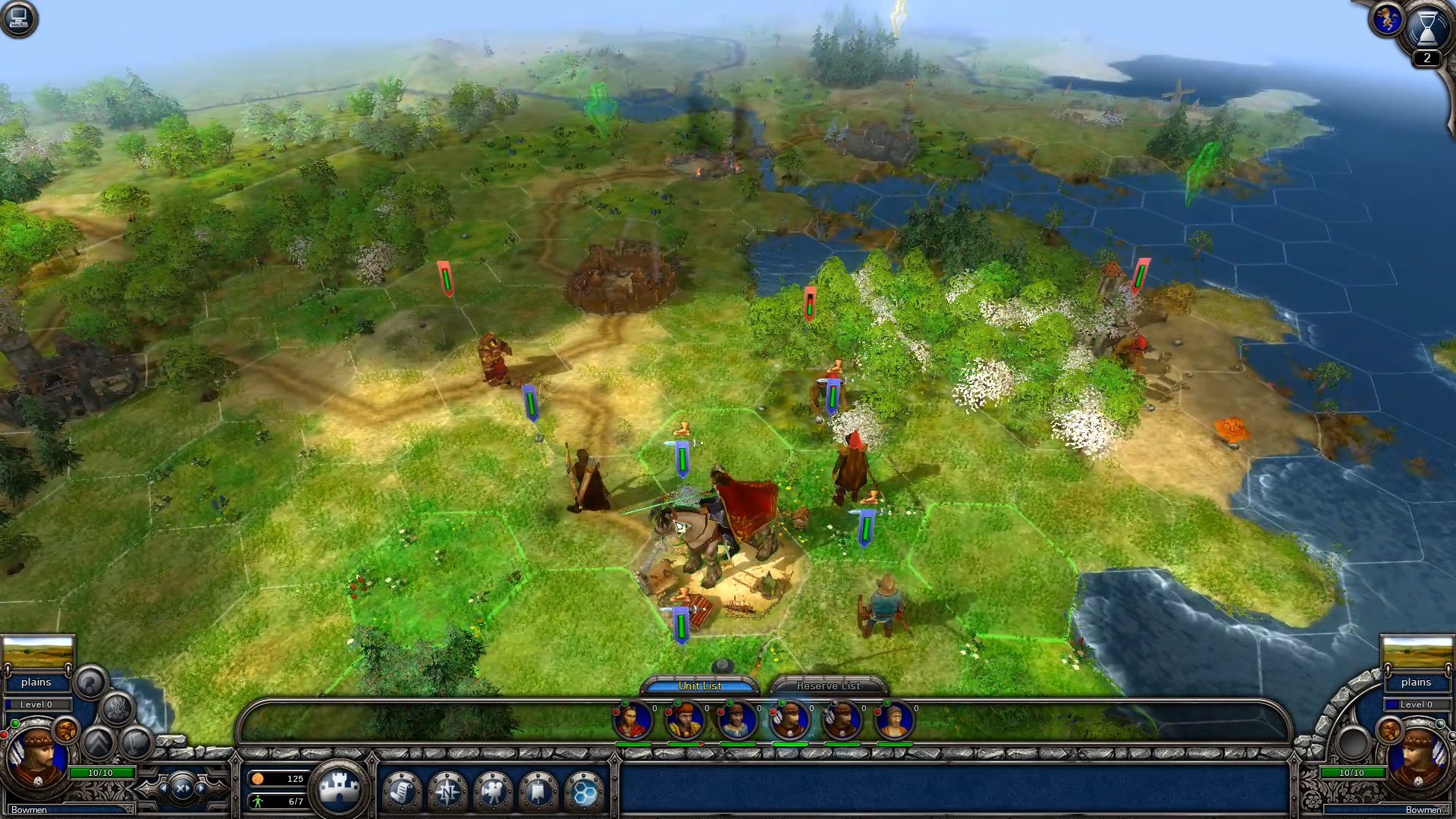Switch to the Reserve List tab
The image size is (1456, 819).
[x=827, y=686]
